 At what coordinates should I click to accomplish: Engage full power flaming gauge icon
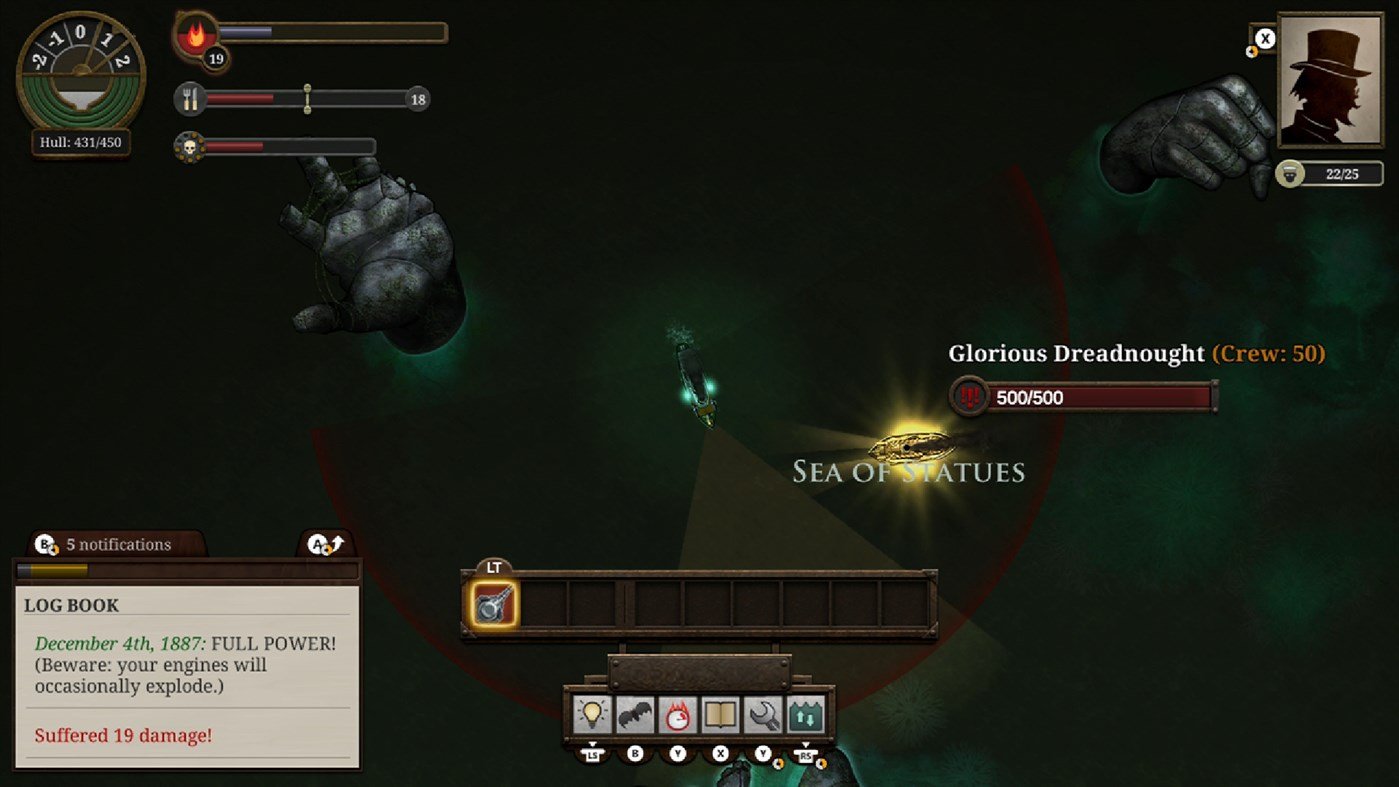[678, 715]
